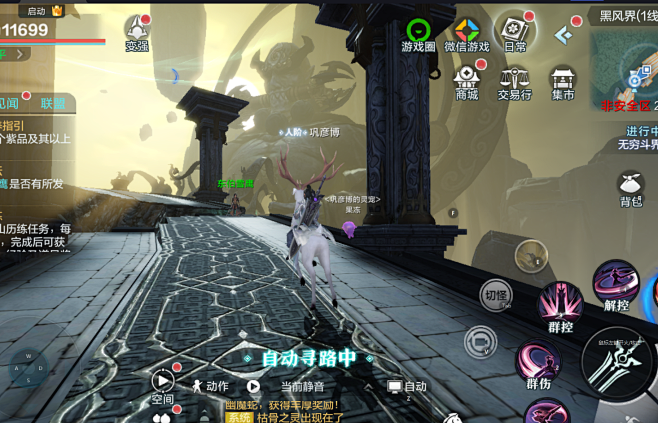Tap the 切怪 switch-target button
The height and width of the screenshot is (423, 658).
(x=495, y=294)
